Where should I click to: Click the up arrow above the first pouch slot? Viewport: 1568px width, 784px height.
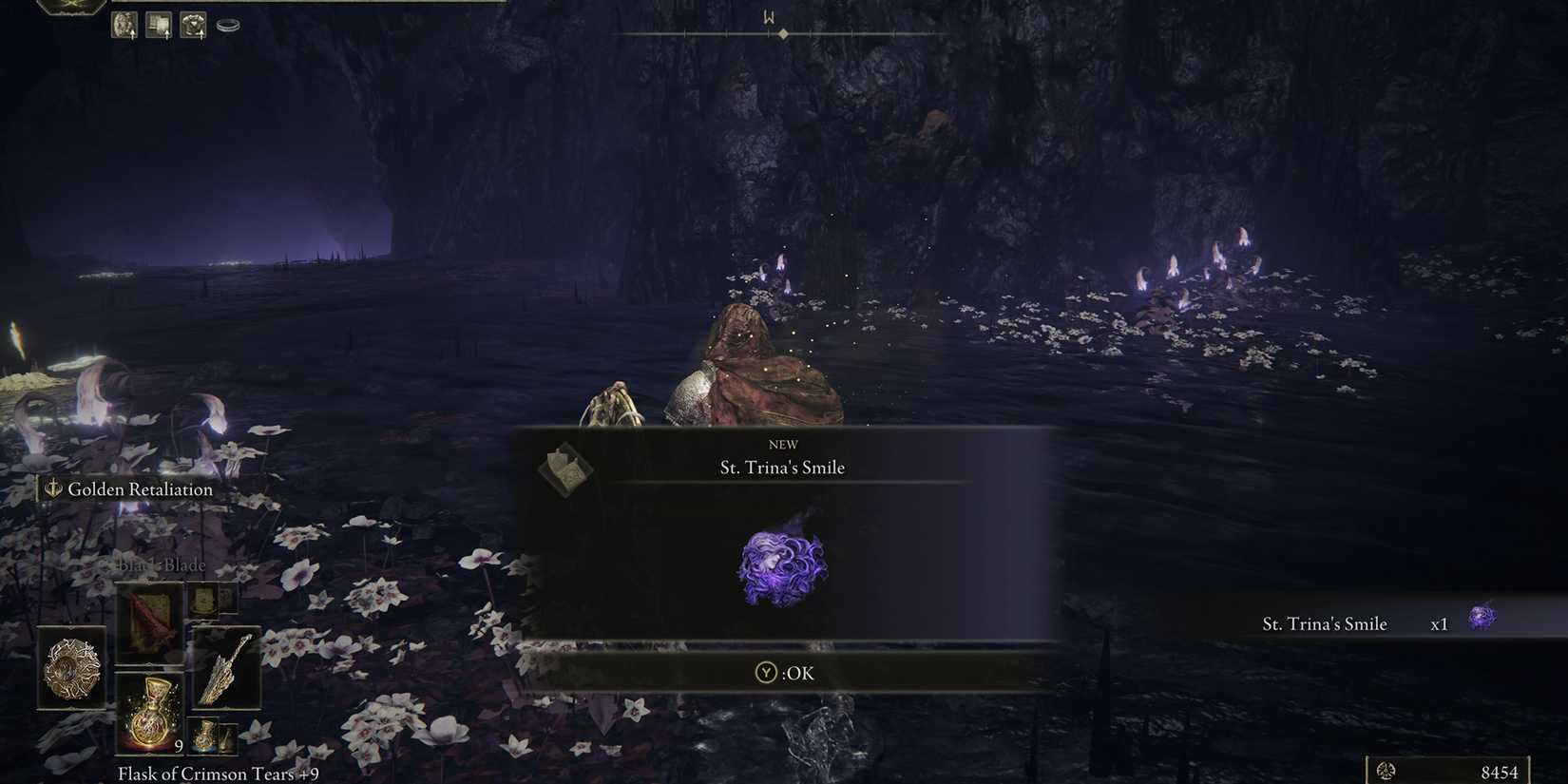click(133, 36)
